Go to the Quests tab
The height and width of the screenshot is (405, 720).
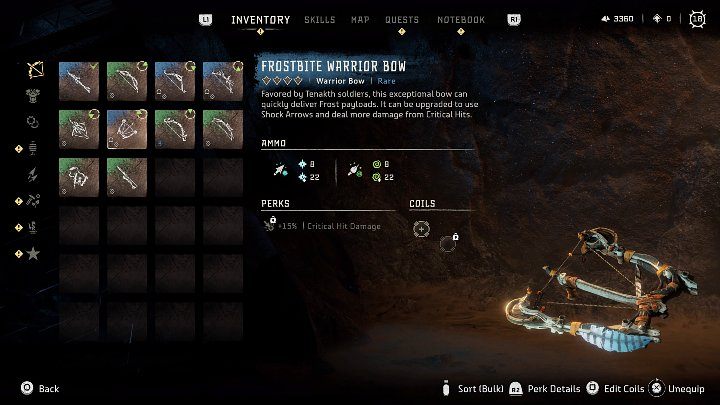[x=401, y=20]
